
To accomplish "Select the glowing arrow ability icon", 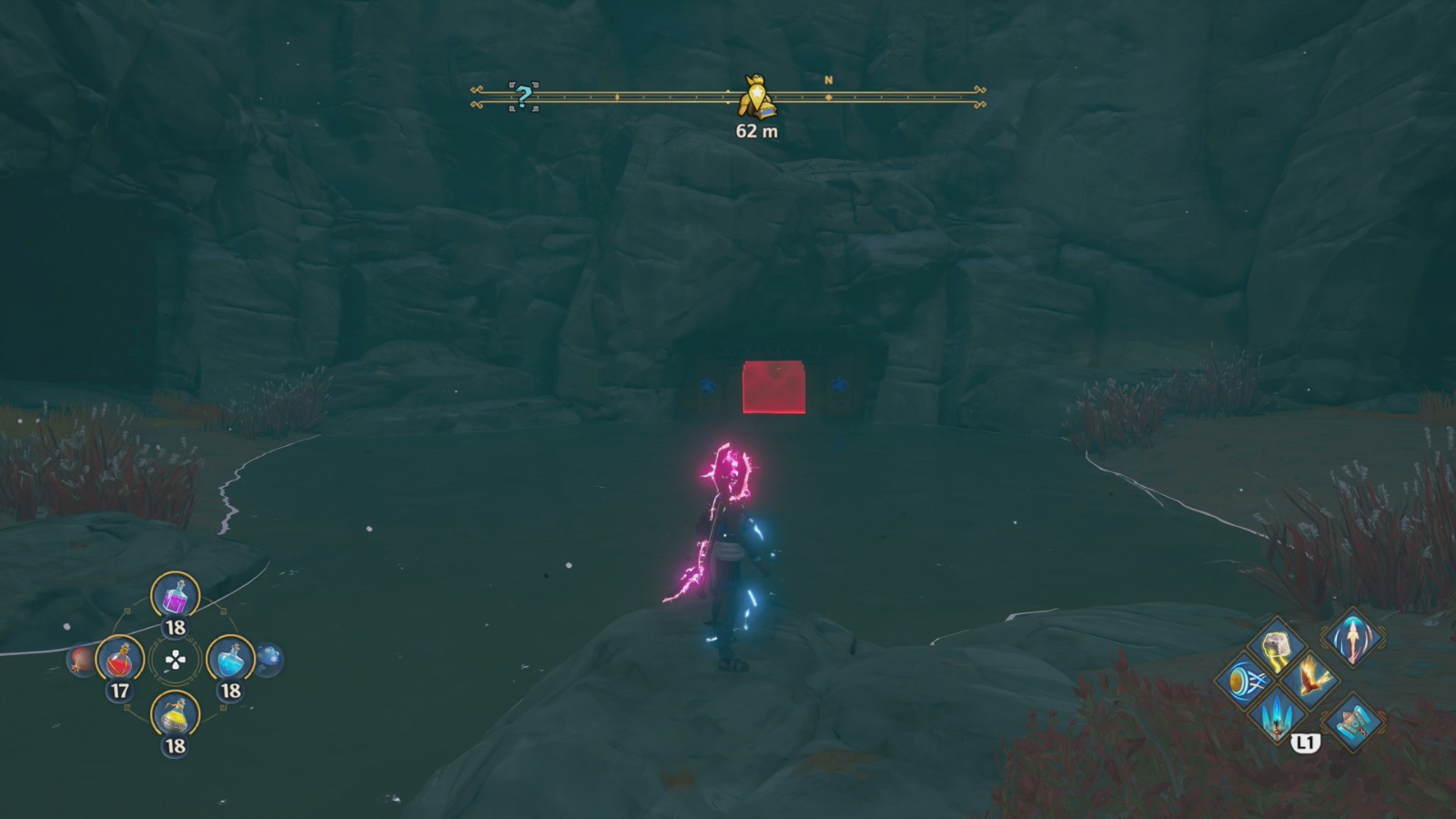I will [x=1352, y=639].
